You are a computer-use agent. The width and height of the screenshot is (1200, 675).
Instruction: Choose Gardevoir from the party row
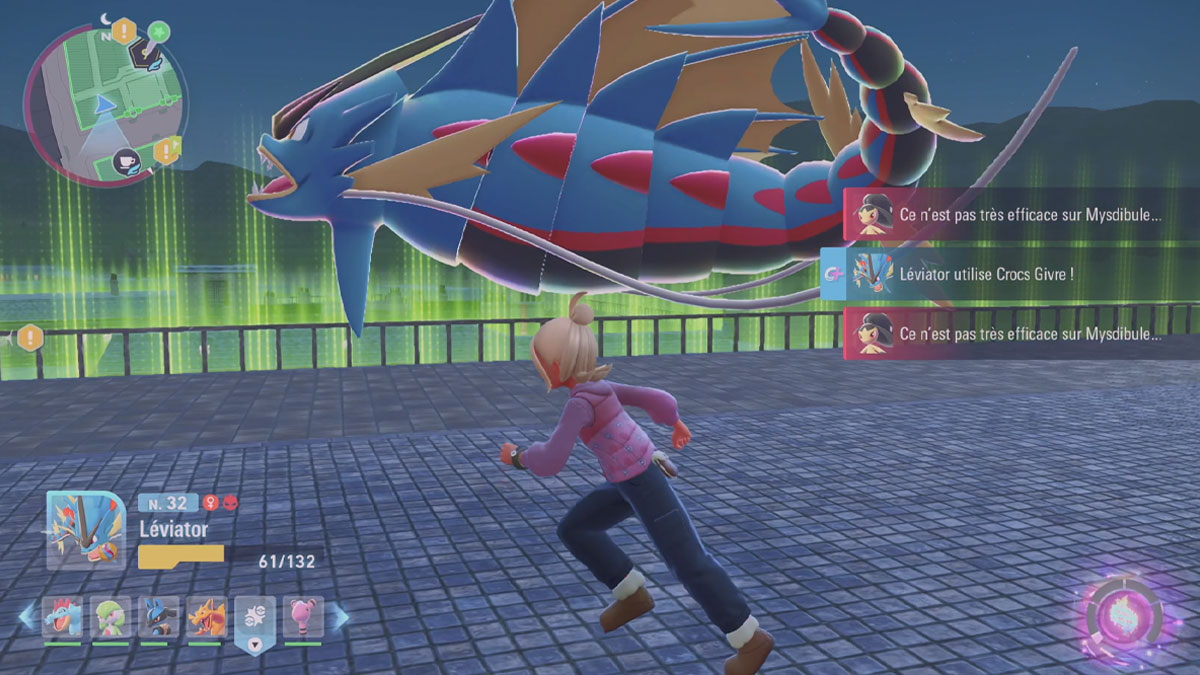(x=111, y=618)
